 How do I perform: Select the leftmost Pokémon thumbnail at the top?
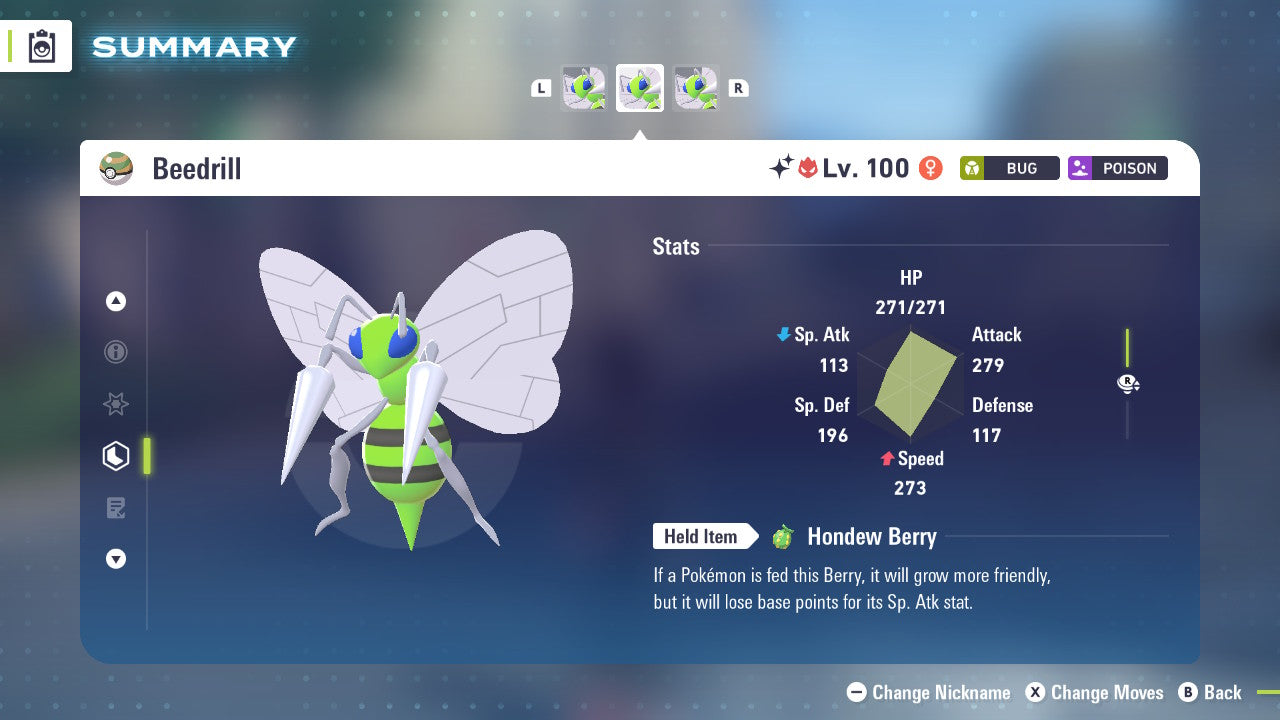(x=583, y=87)
